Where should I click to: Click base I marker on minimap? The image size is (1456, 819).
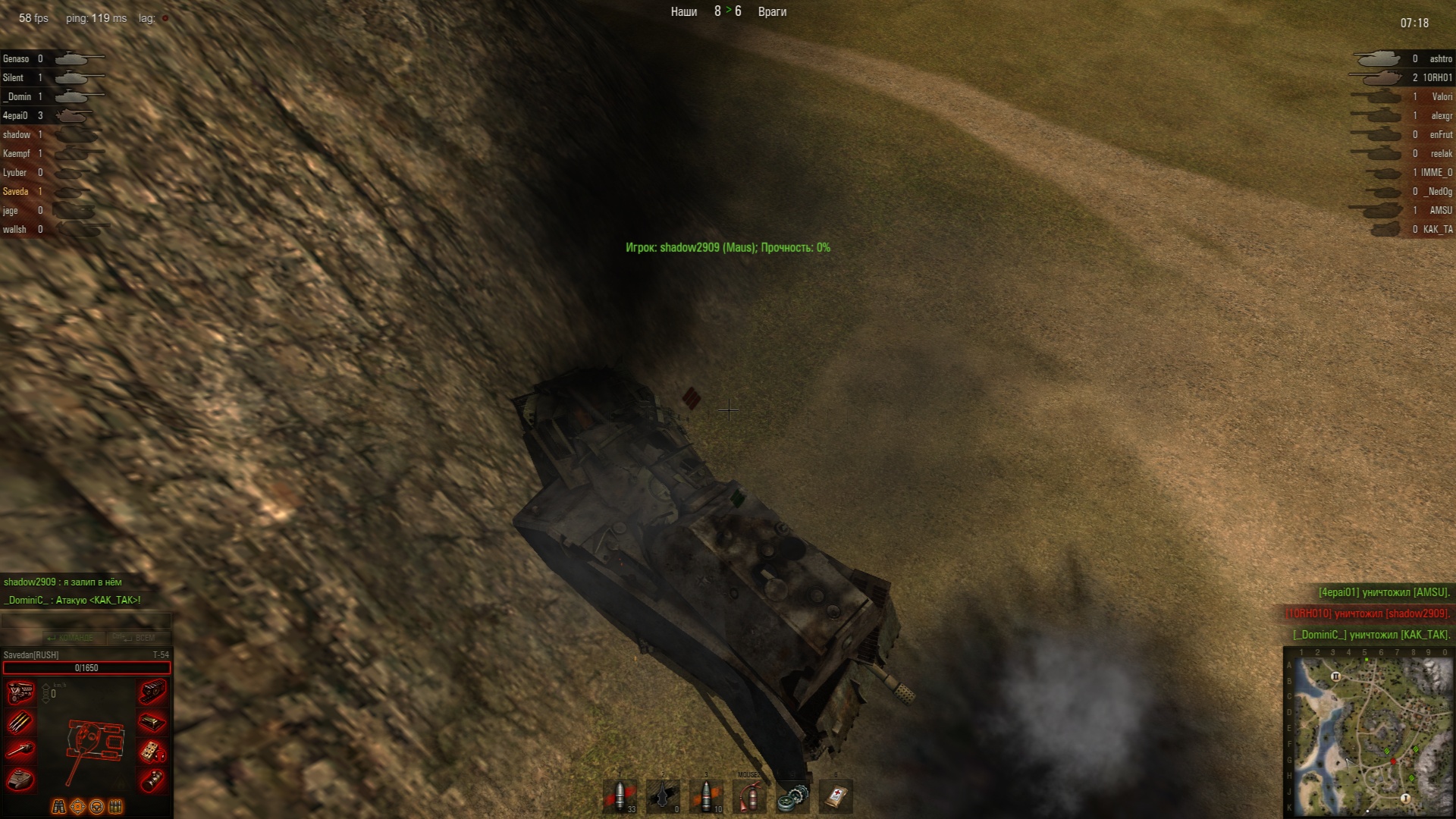[x=1404, y=798]
